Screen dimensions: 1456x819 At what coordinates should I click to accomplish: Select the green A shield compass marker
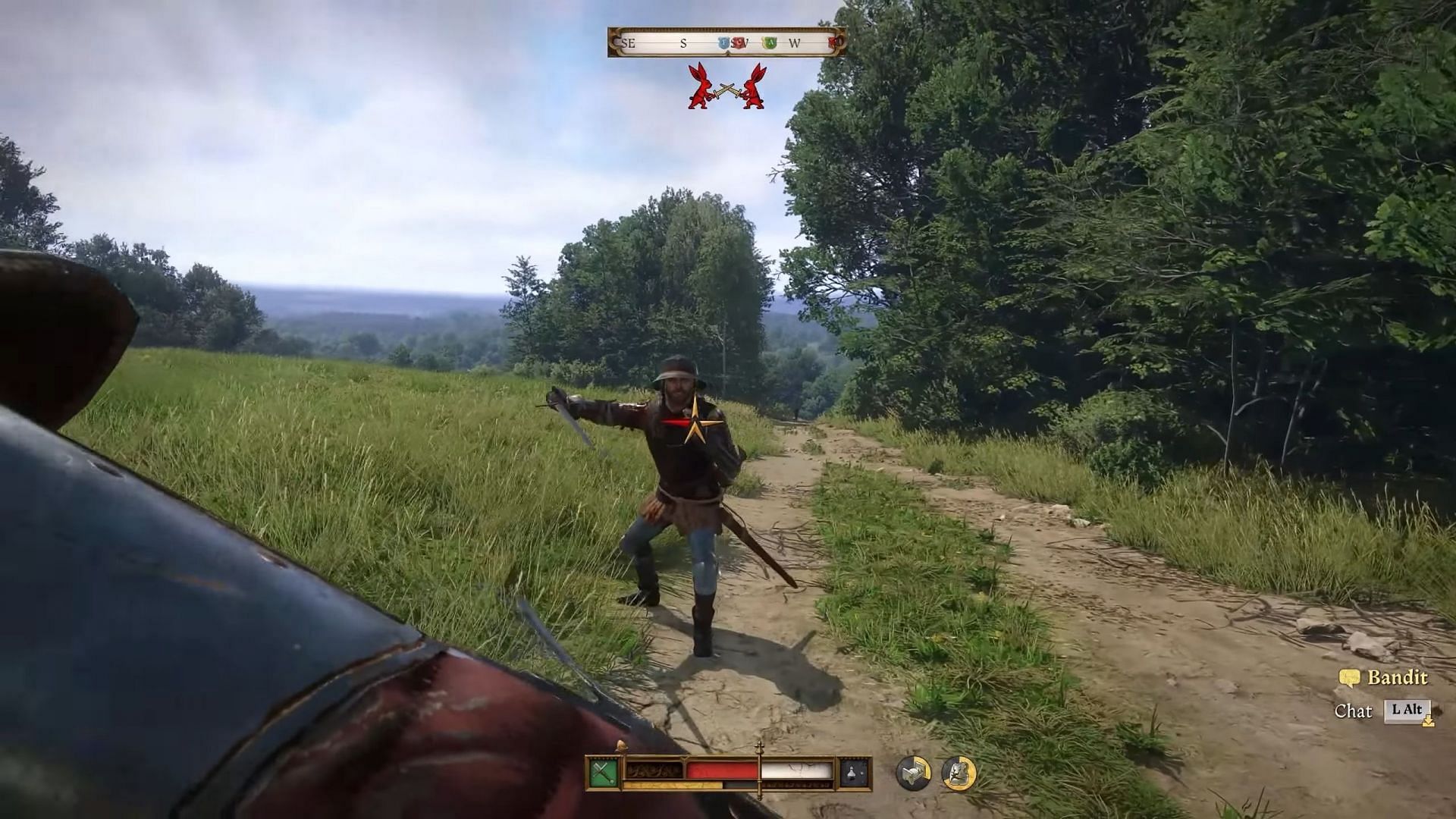pyautogui.click(x=770, y=43)
